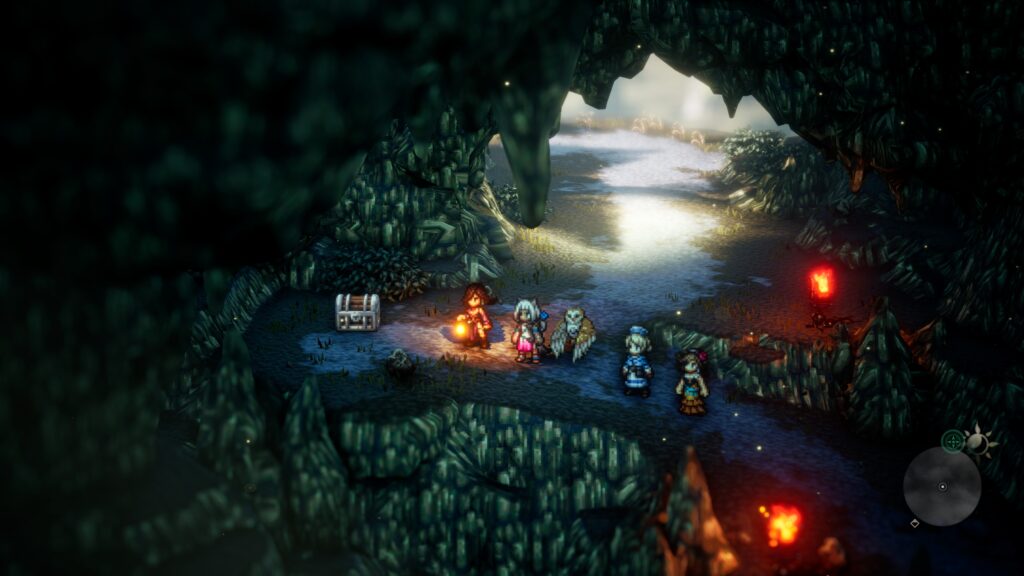Toggle the sun day/night icon

(x=979, y=441)
